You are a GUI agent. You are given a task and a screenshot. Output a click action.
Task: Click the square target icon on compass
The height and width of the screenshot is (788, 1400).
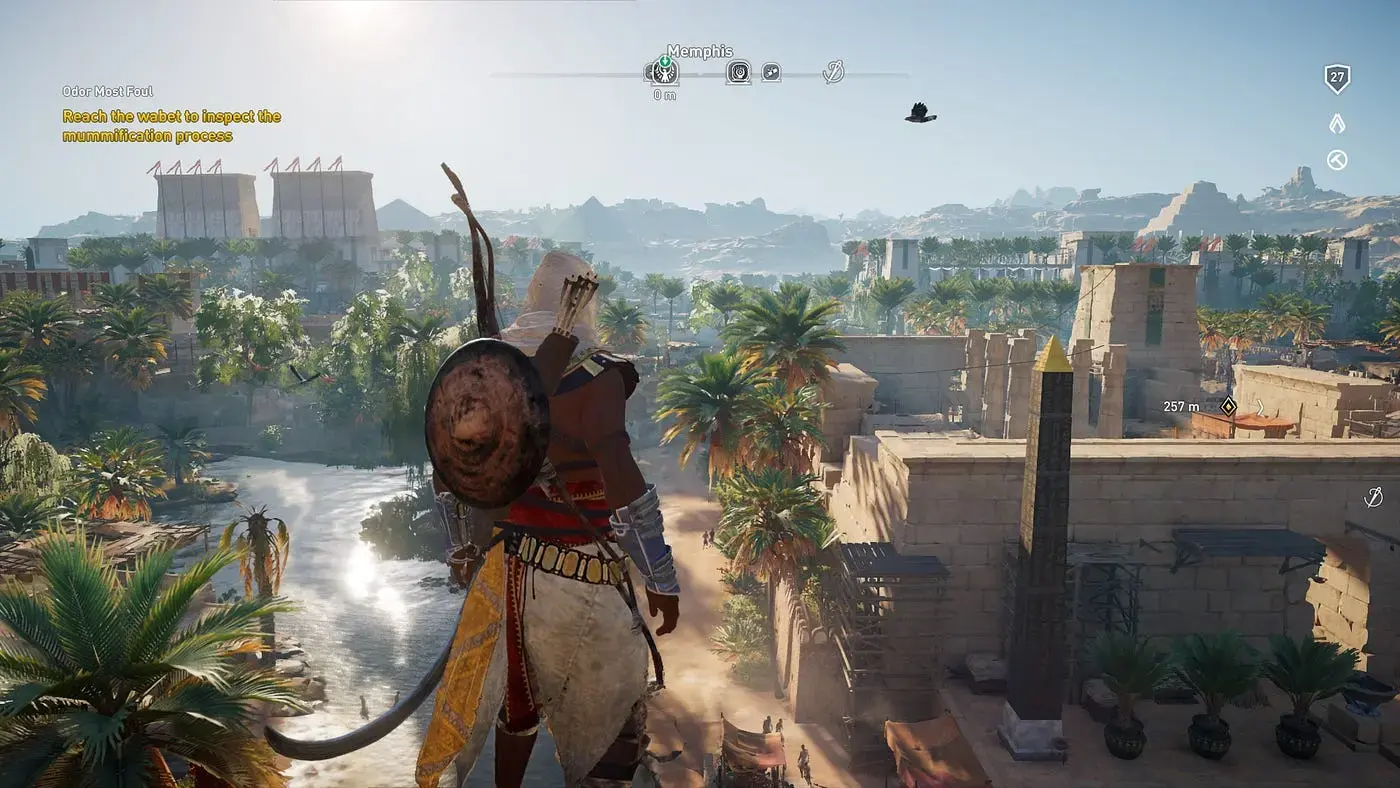pyautogui.click(x=738, y=72)
